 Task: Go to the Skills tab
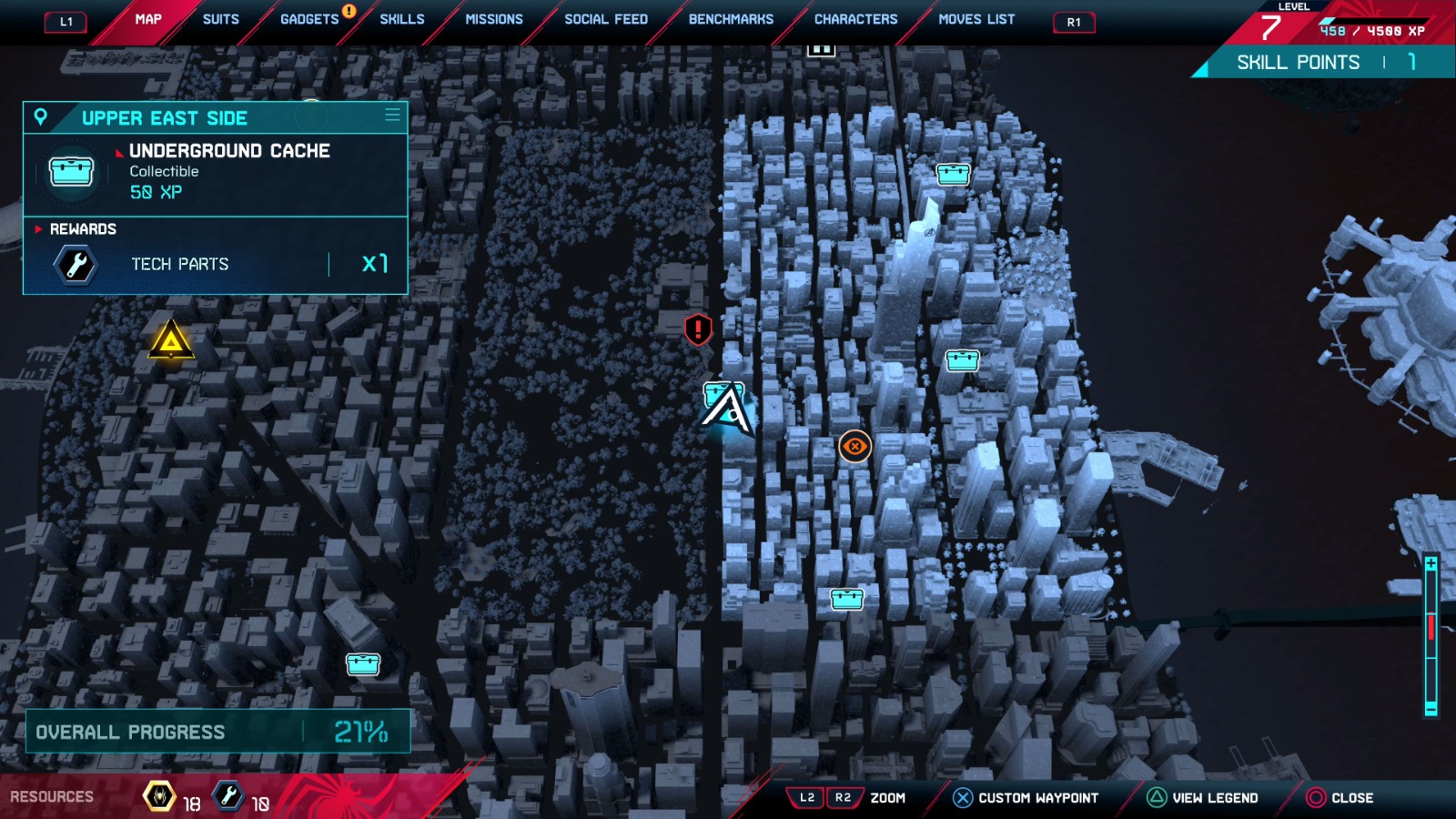click(402, 19)
